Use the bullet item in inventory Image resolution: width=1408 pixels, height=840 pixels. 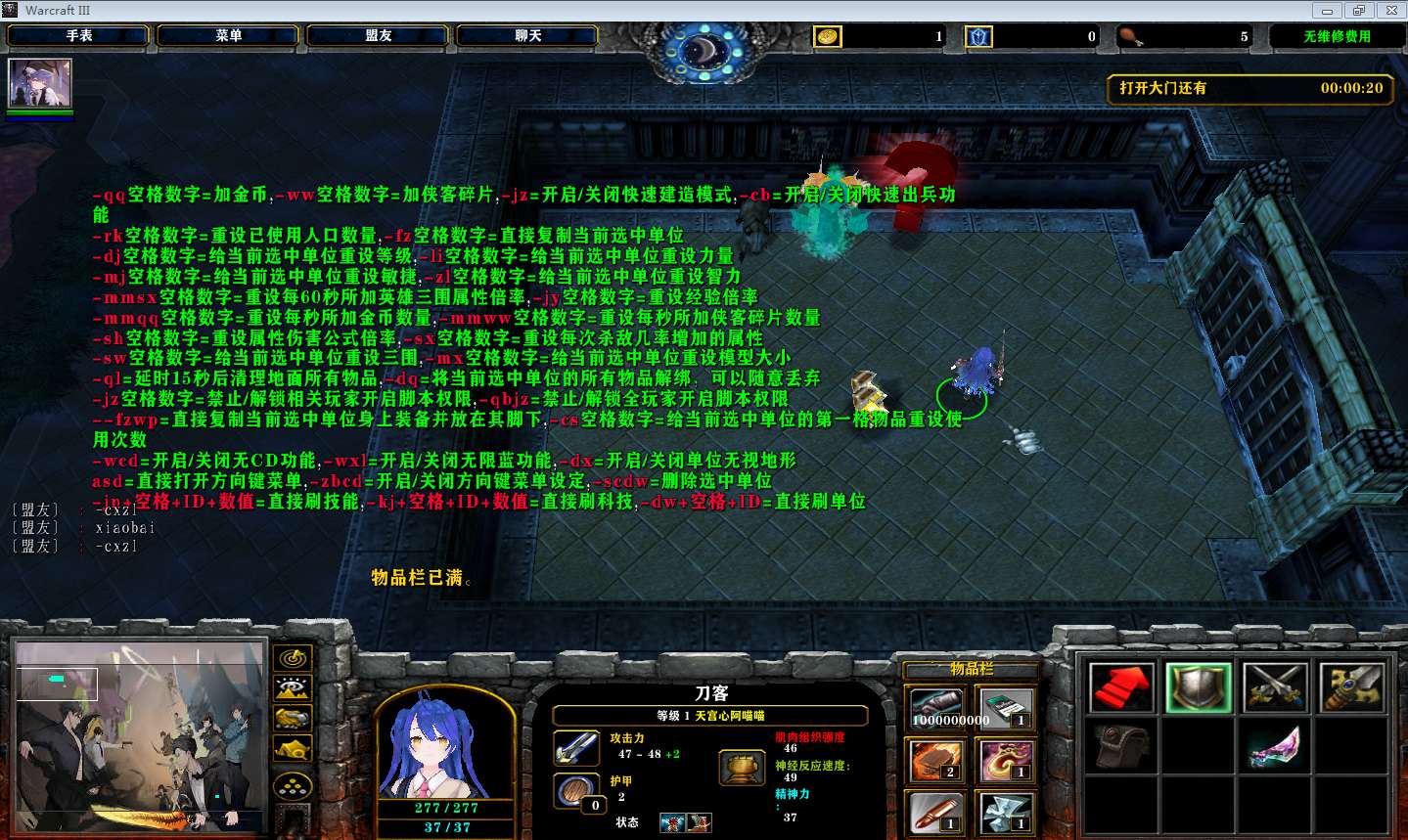(936, 813)
